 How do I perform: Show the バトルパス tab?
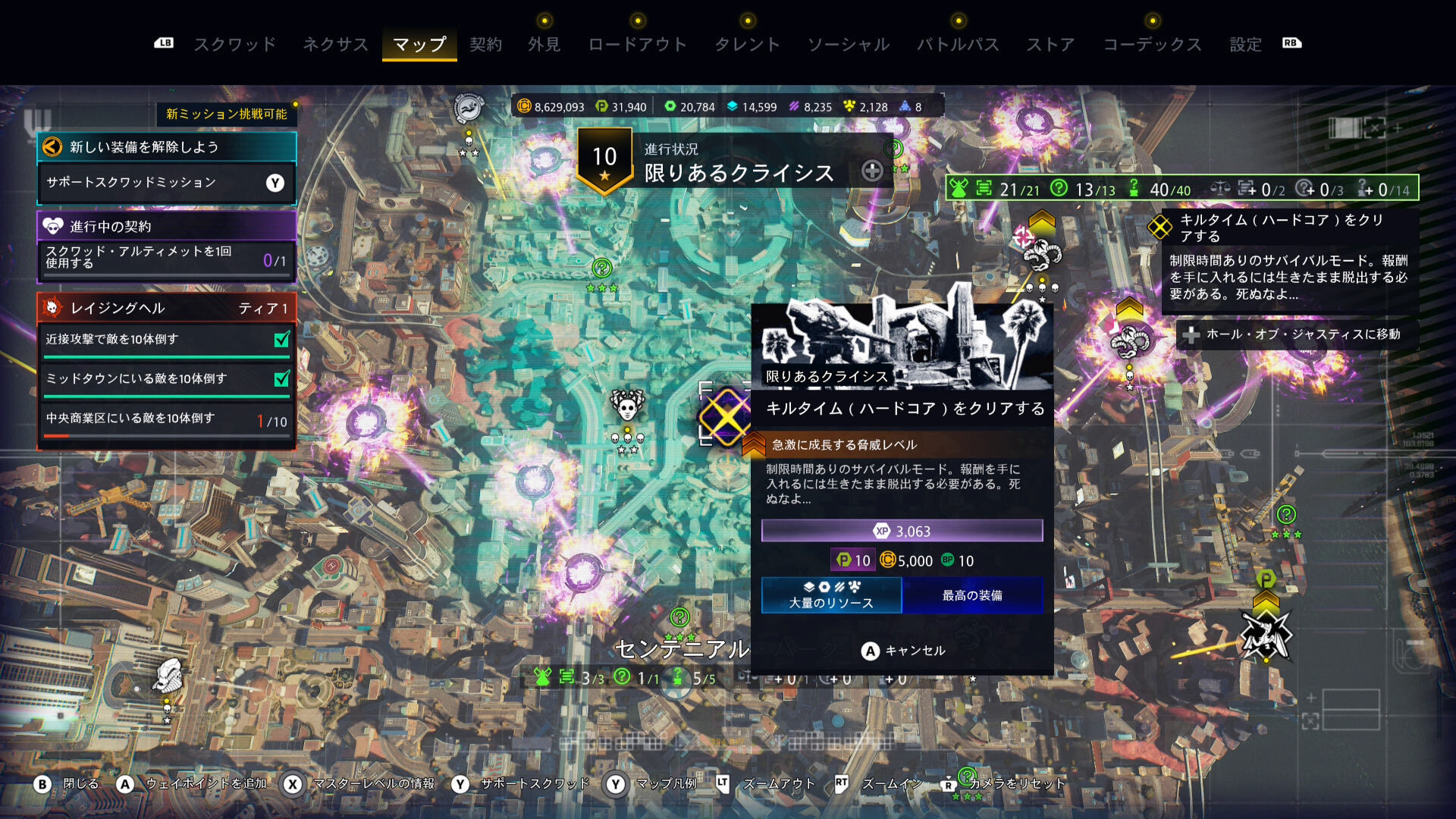click(959, 45)
